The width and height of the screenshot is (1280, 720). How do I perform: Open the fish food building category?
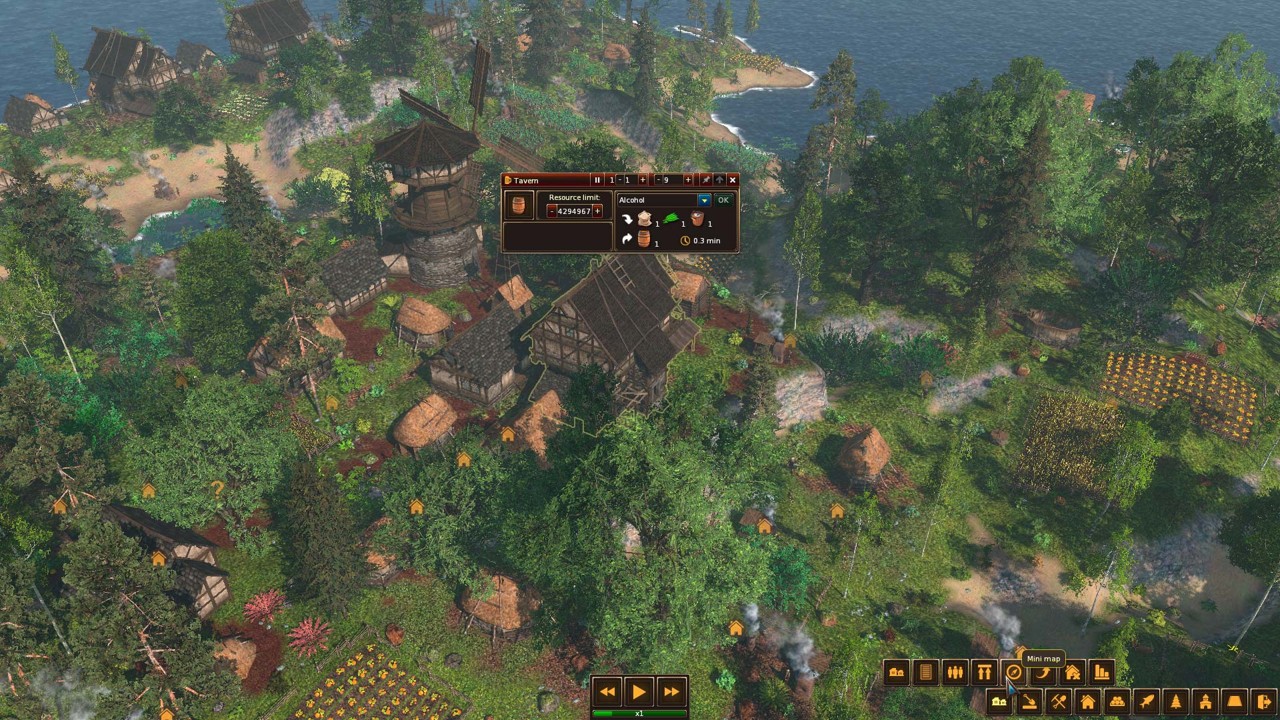(1146, 702)
